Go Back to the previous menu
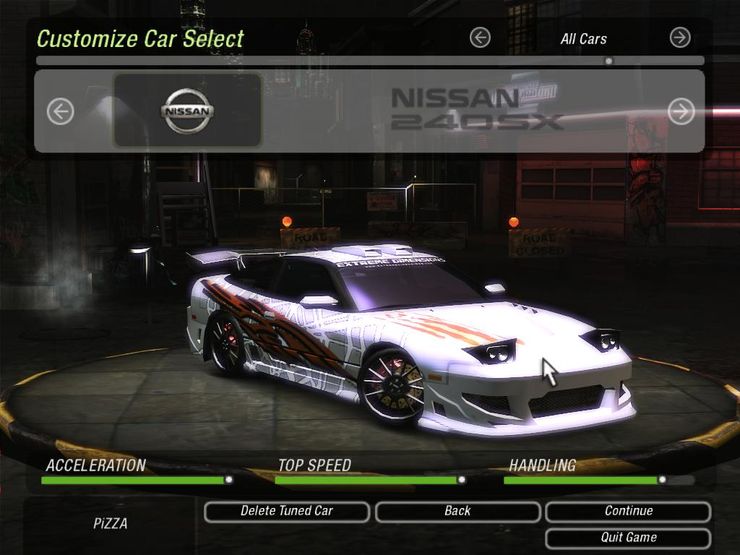Screen dimensions: 740x555 (x=457, y=511)
